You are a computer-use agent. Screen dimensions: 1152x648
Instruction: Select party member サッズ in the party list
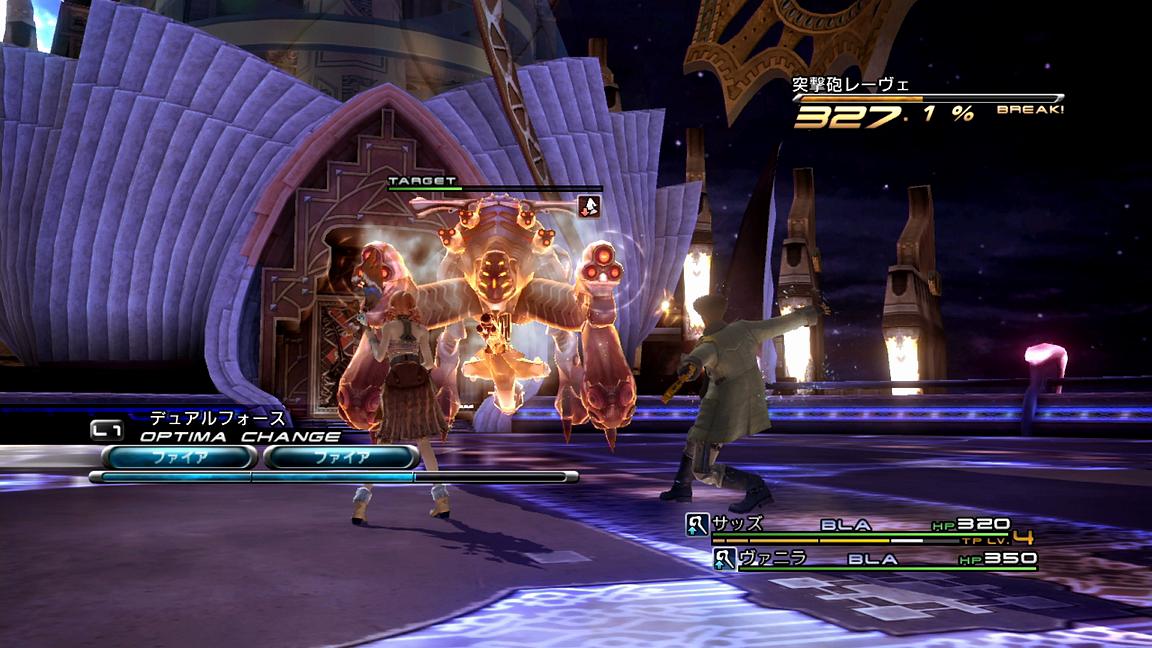click(738, 524)
